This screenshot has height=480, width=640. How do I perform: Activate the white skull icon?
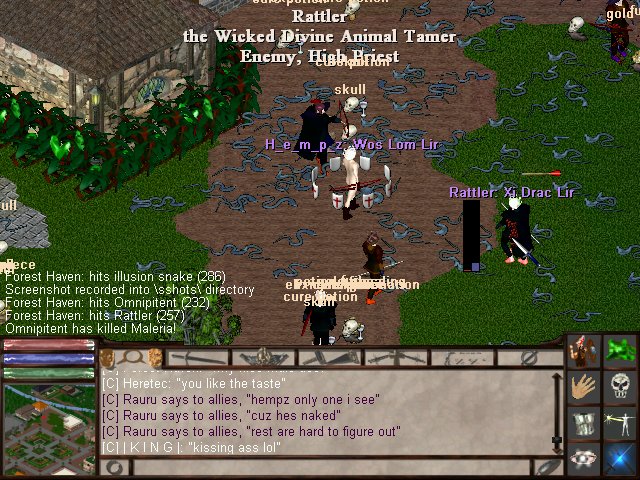click(621, 387)
